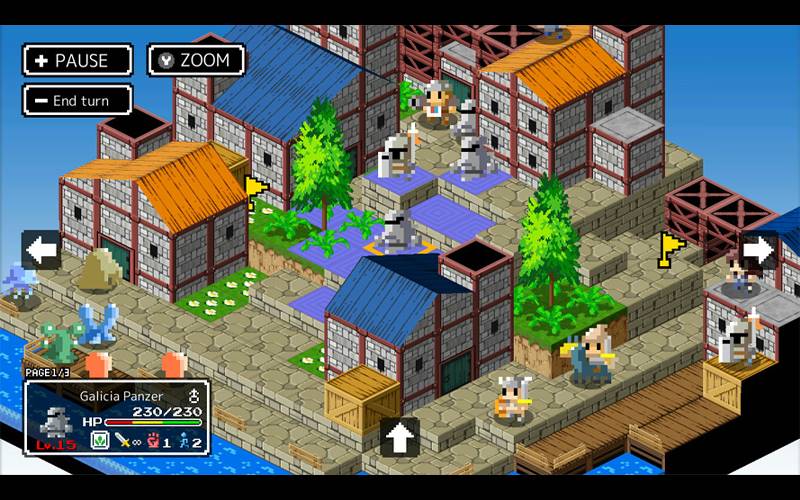
Task: Toggle the ZOOM view
Action: click(x=196, y=60)
